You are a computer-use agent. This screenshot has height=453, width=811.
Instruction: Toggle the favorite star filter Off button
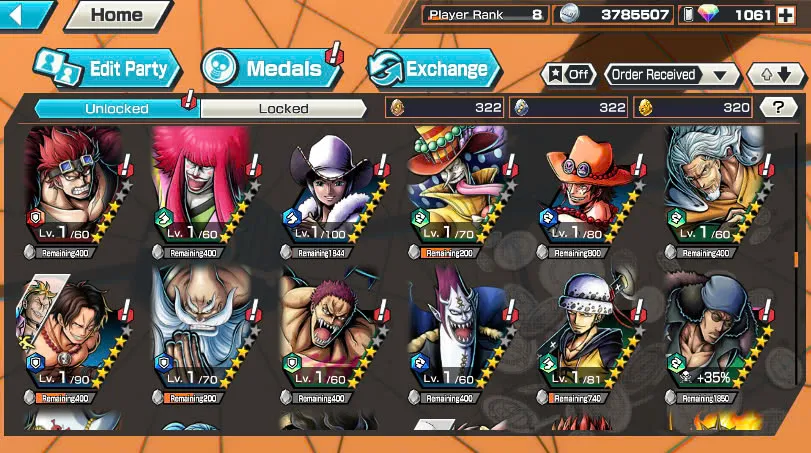coord(568,75)
